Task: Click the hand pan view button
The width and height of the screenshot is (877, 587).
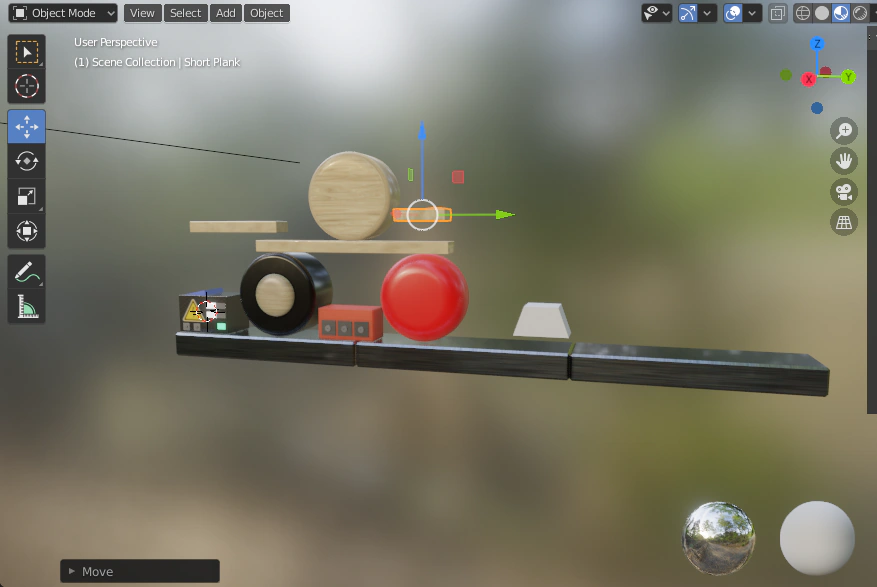Action: point(845,161)
